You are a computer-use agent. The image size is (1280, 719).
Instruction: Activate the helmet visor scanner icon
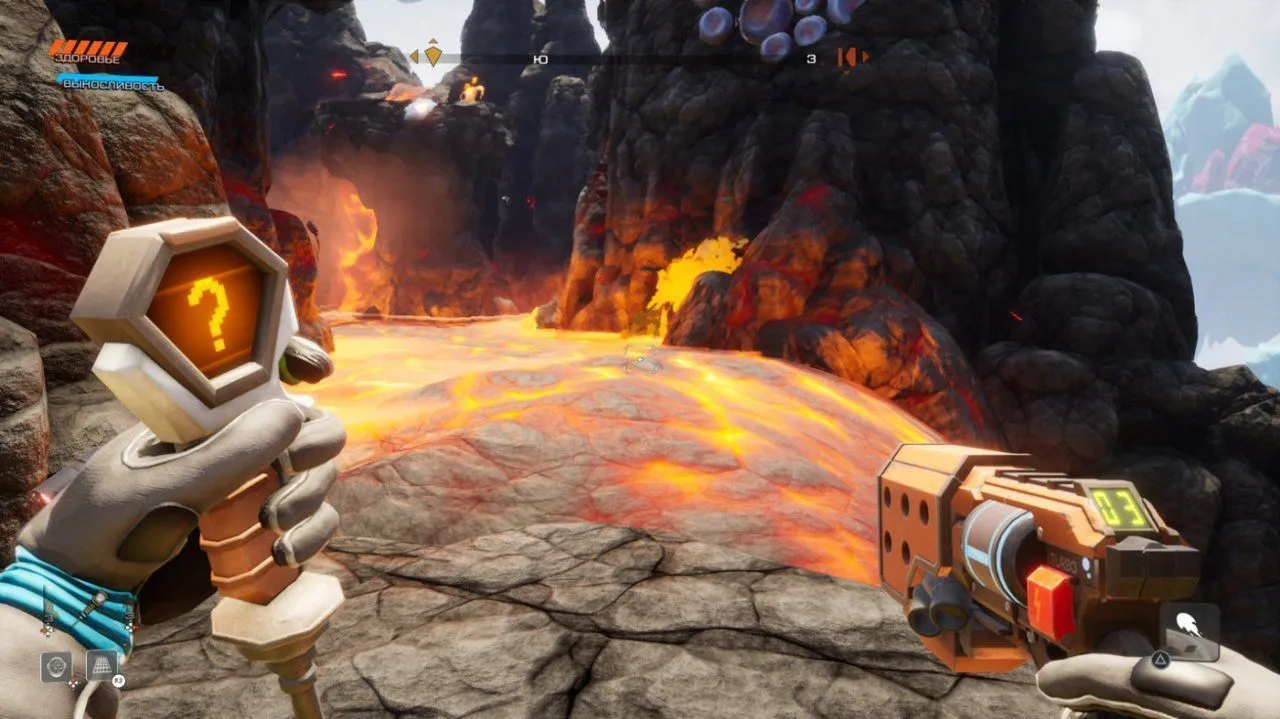coord(56,666)
